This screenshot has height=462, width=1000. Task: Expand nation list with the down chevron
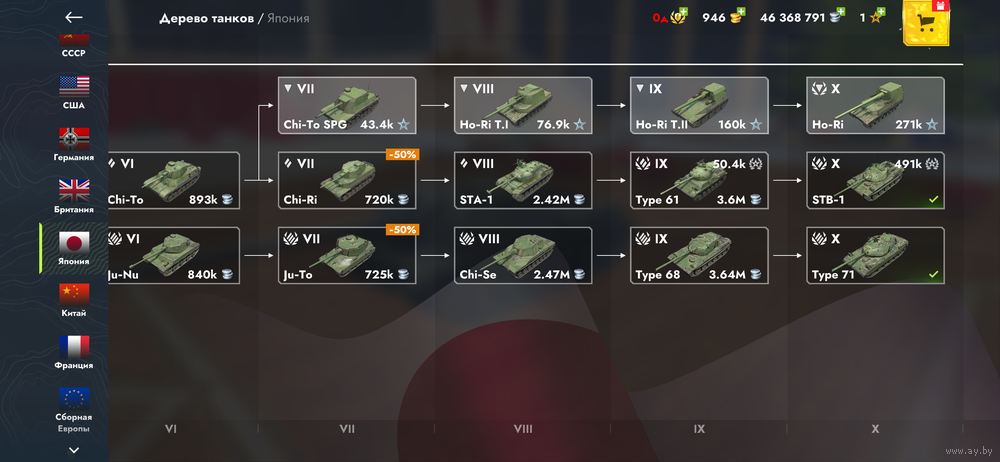tap(74, 450)
